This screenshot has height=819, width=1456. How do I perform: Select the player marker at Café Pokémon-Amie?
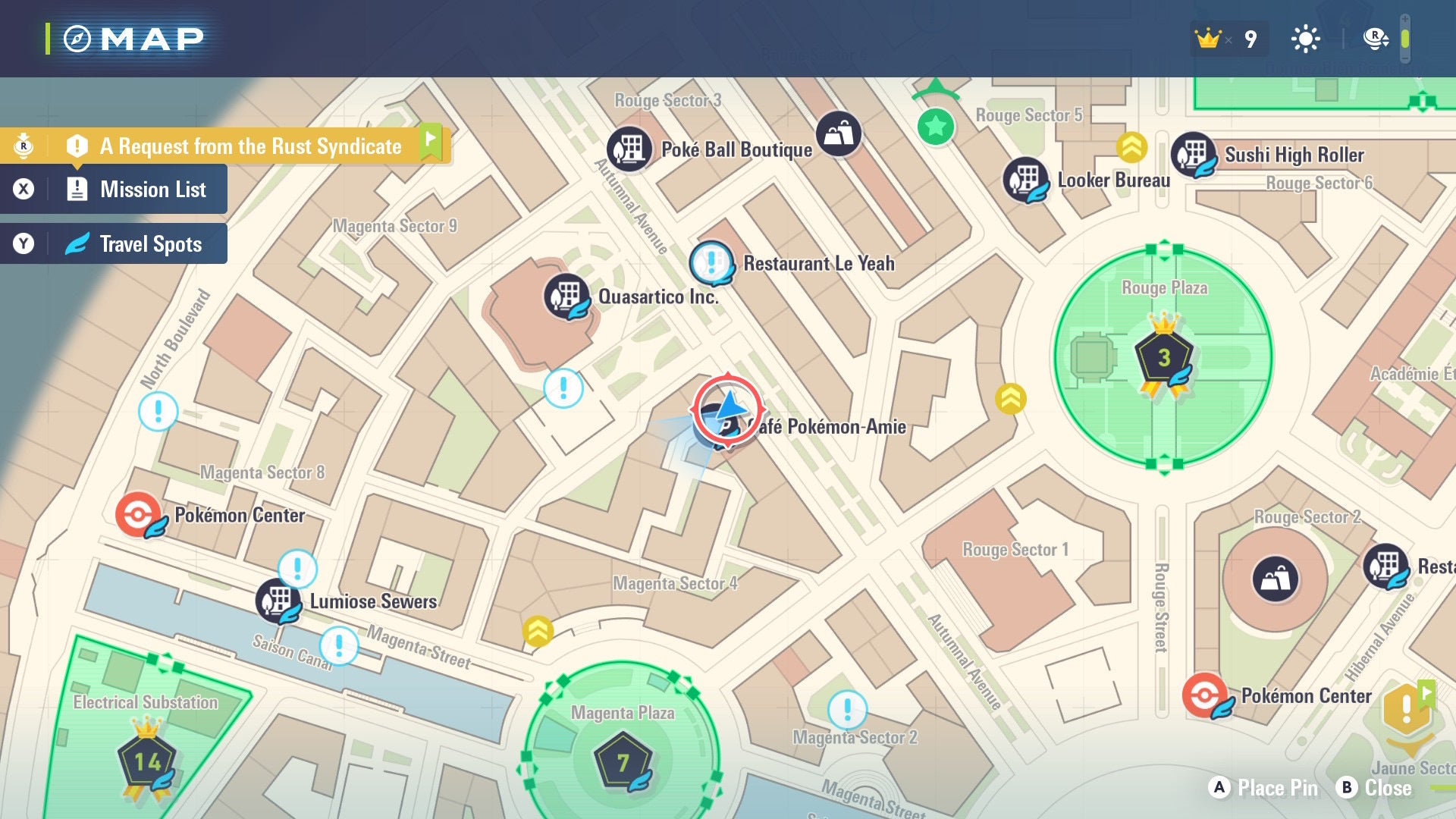point(726,409)
